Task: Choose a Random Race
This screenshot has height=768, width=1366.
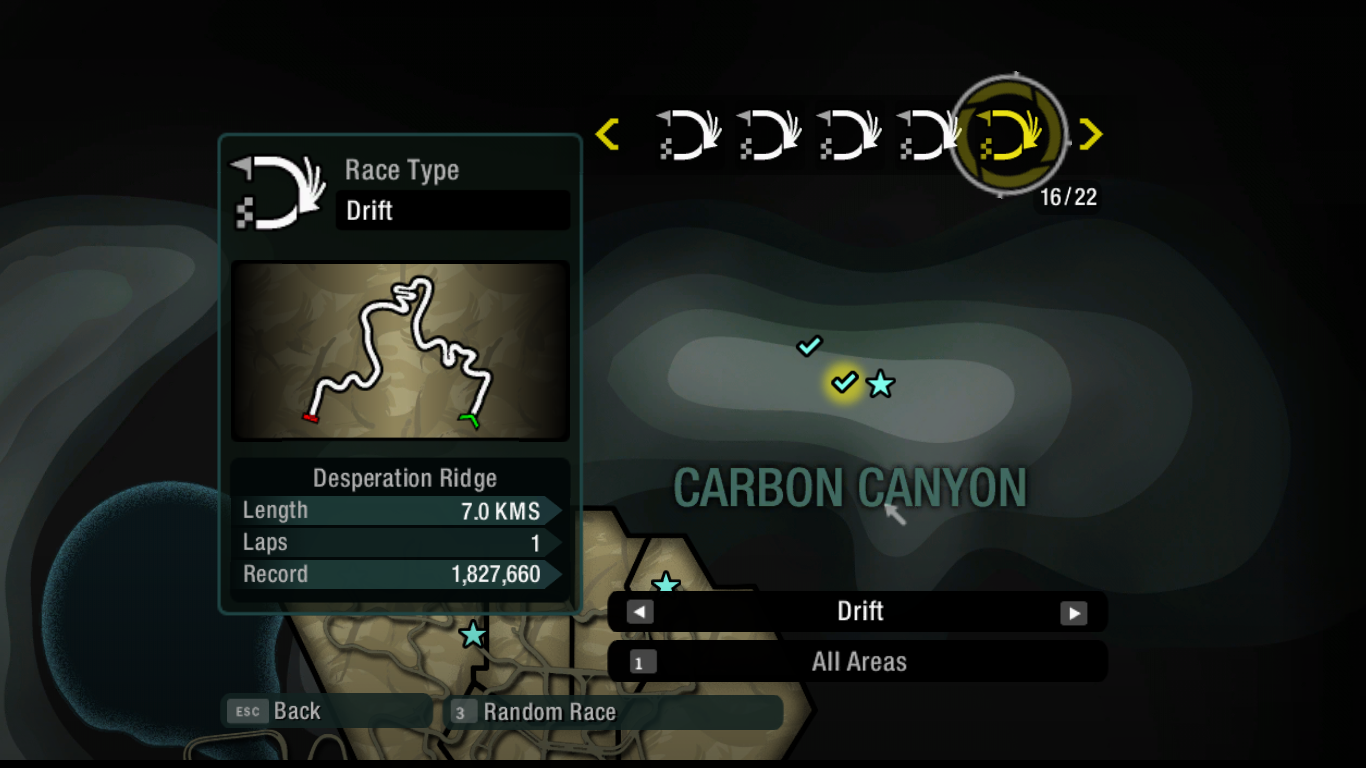Action: pyautogui.click(x=548, y=712)
